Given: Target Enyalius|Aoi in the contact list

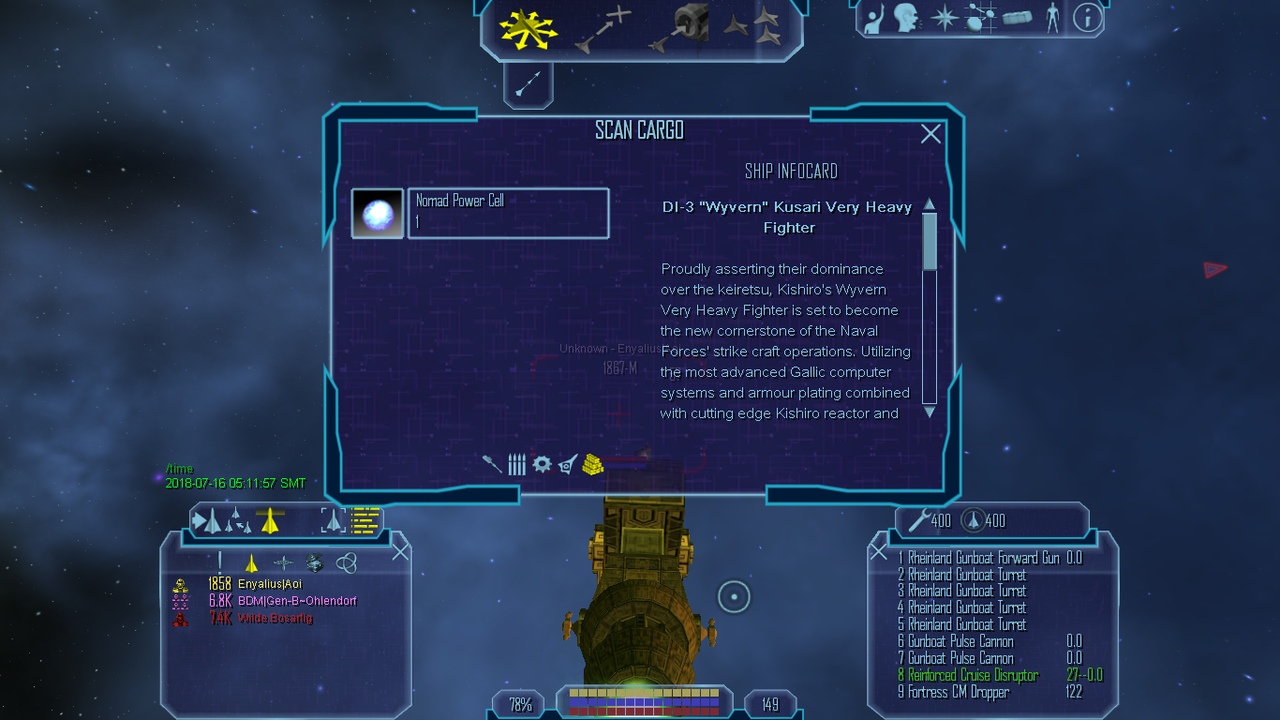Looking at the screenshot, I should pos(269,584).
